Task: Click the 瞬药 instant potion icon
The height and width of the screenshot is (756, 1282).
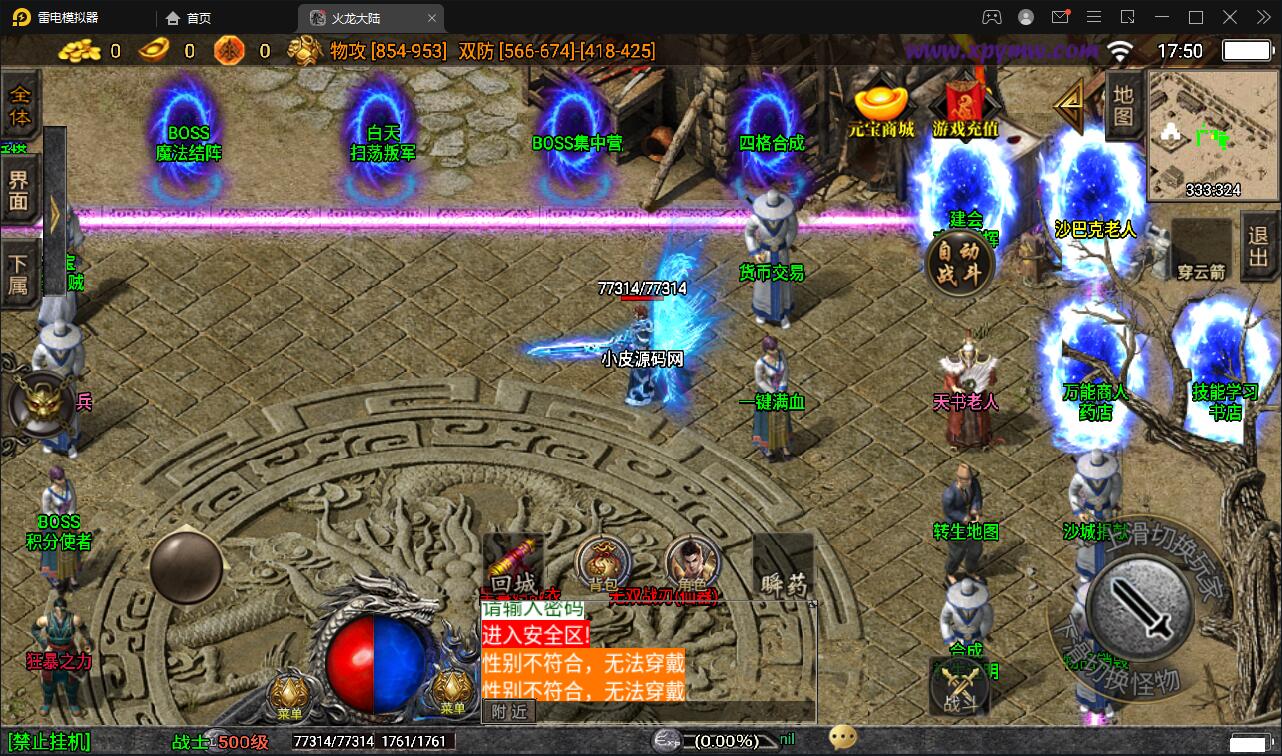Action: coord(782,568)
